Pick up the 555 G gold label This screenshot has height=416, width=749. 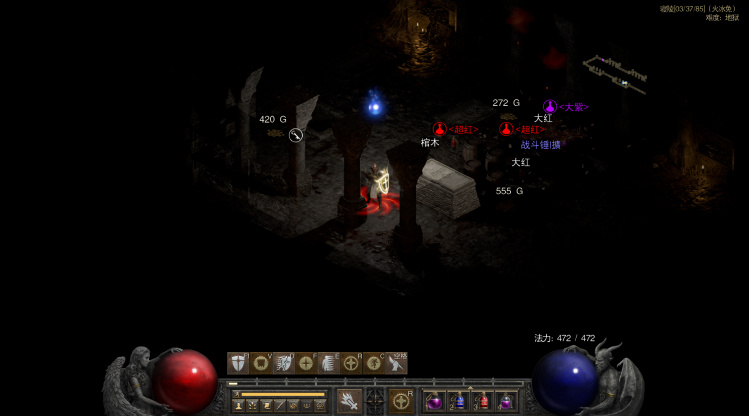click(x=509, y=190)
